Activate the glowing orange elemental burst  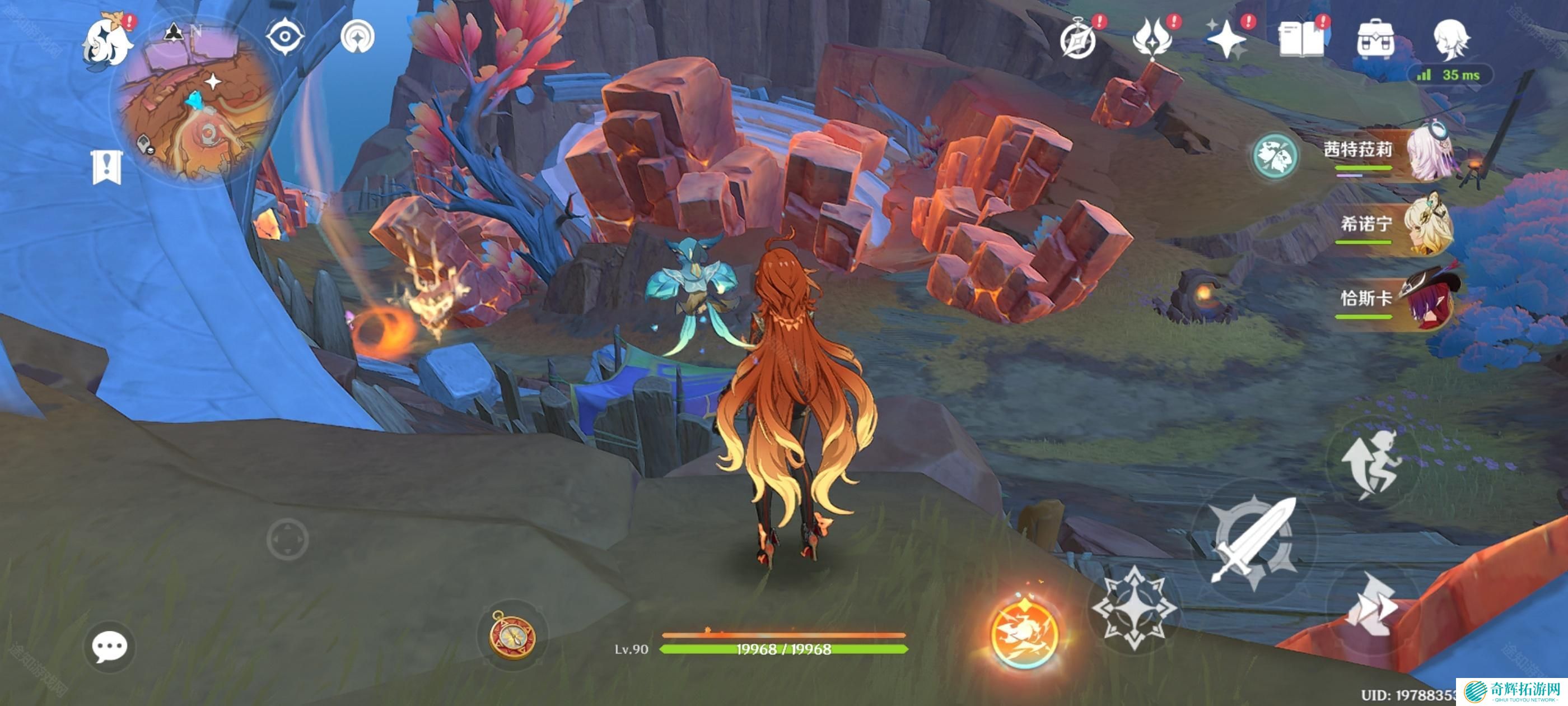1024,633
